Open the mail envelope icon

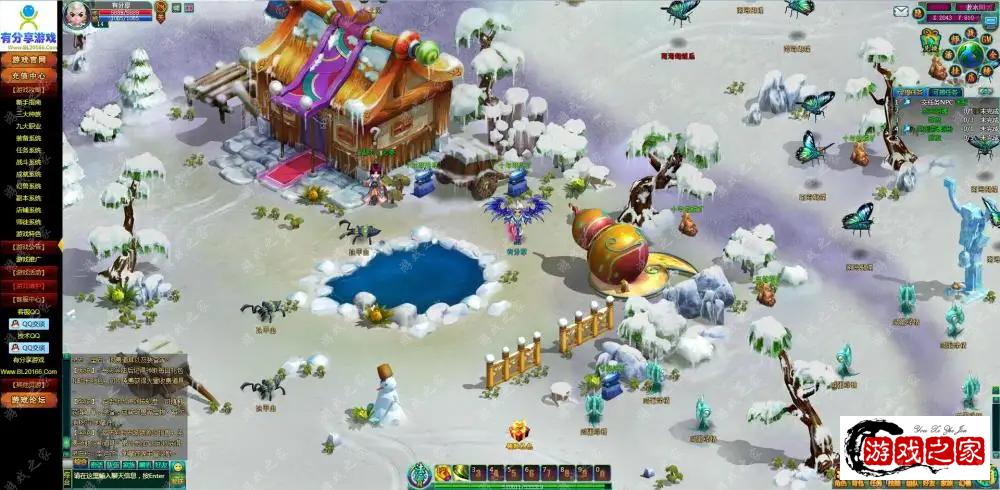tap(902, 12)
